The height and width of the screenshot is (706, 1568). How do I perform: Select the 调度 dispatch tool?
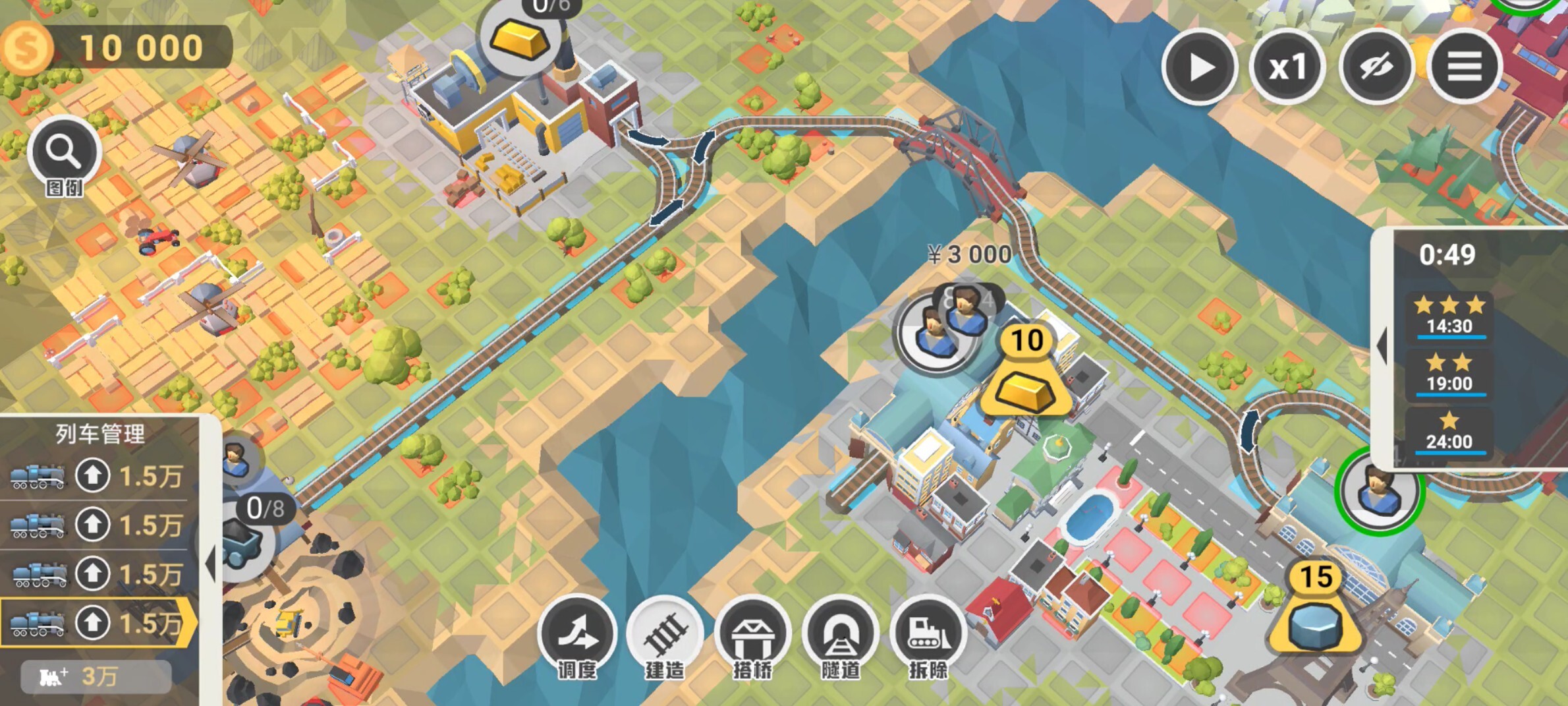tap(577, 633)
